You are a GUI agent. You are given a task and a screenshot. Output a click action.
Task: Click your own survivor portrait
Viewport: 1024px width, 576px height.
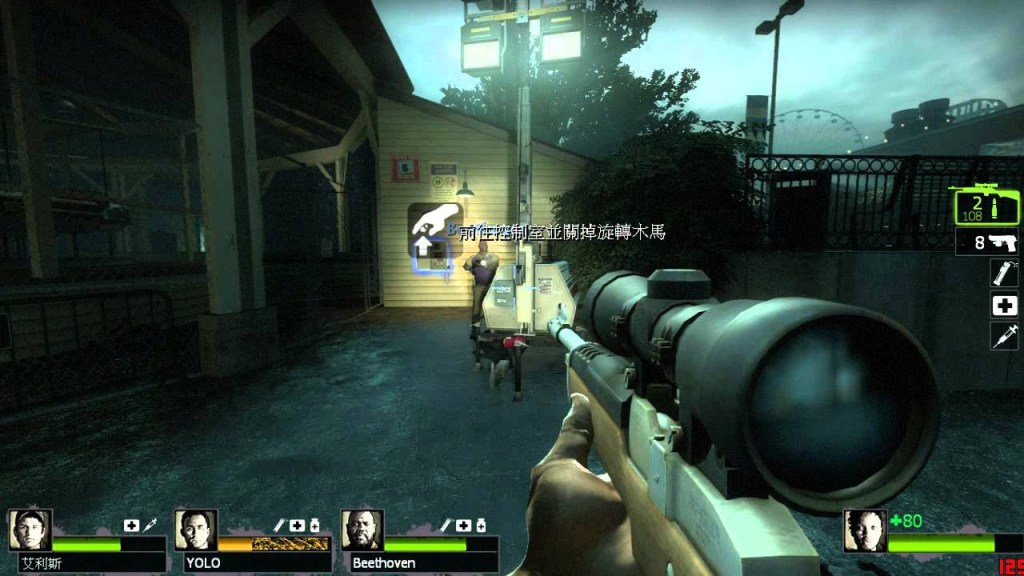coord(865,530)
